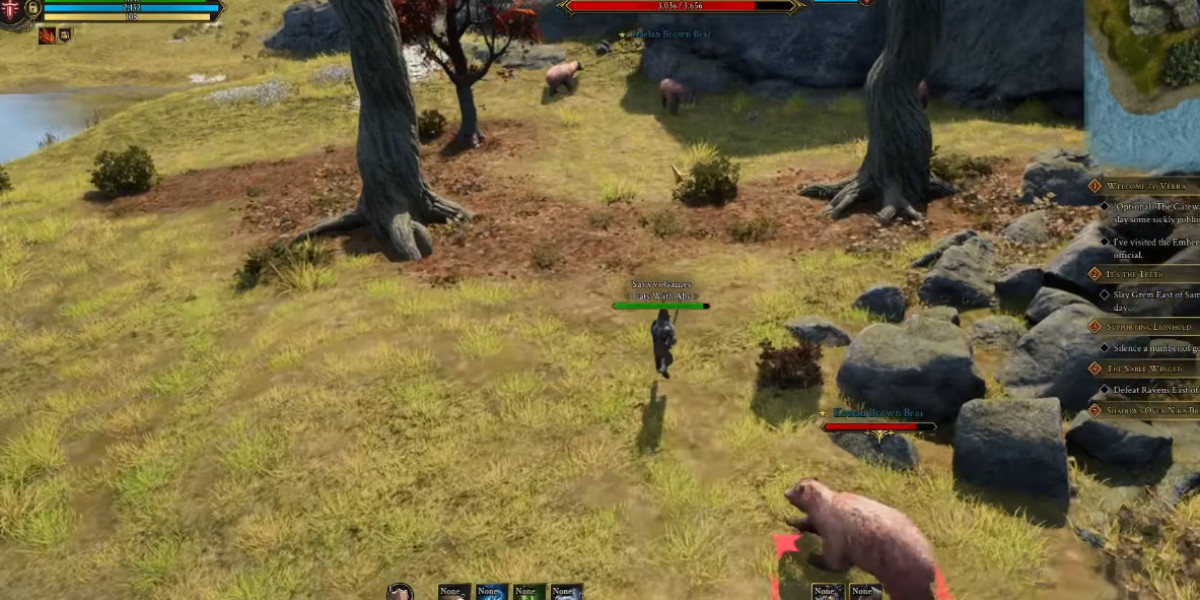The image size is (1200, 600).
Task: Inspect the dark shield status icon
Action: pos(65,35)
